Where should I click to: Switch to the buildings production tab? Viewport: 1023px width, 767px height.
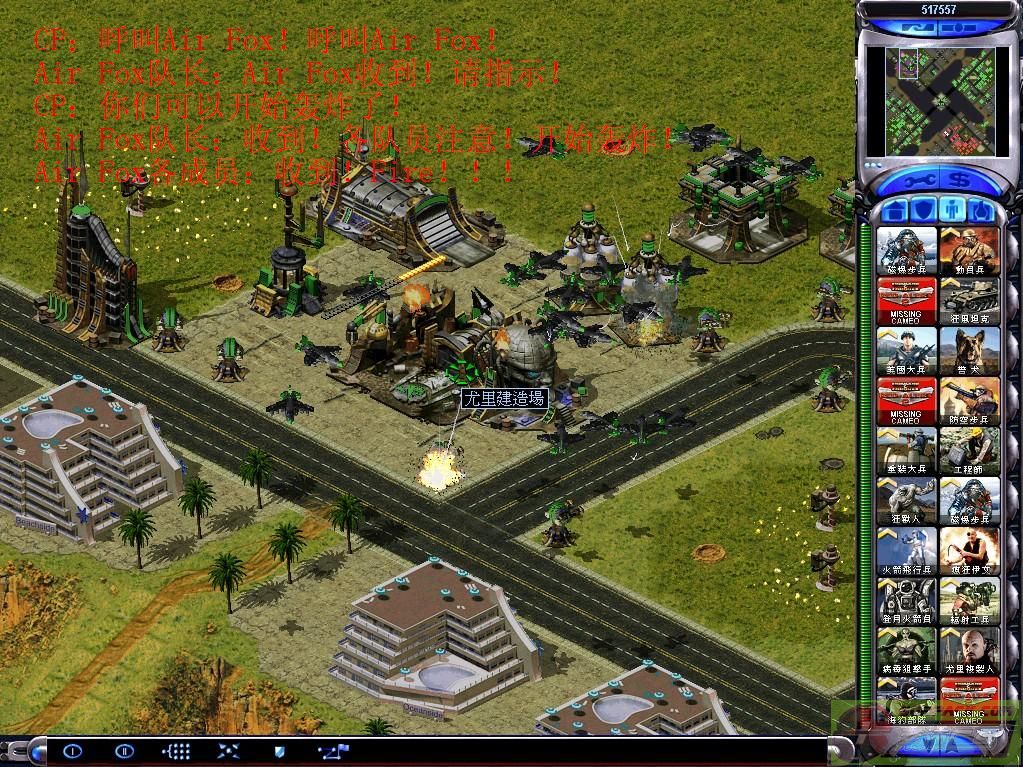(896, 211)
